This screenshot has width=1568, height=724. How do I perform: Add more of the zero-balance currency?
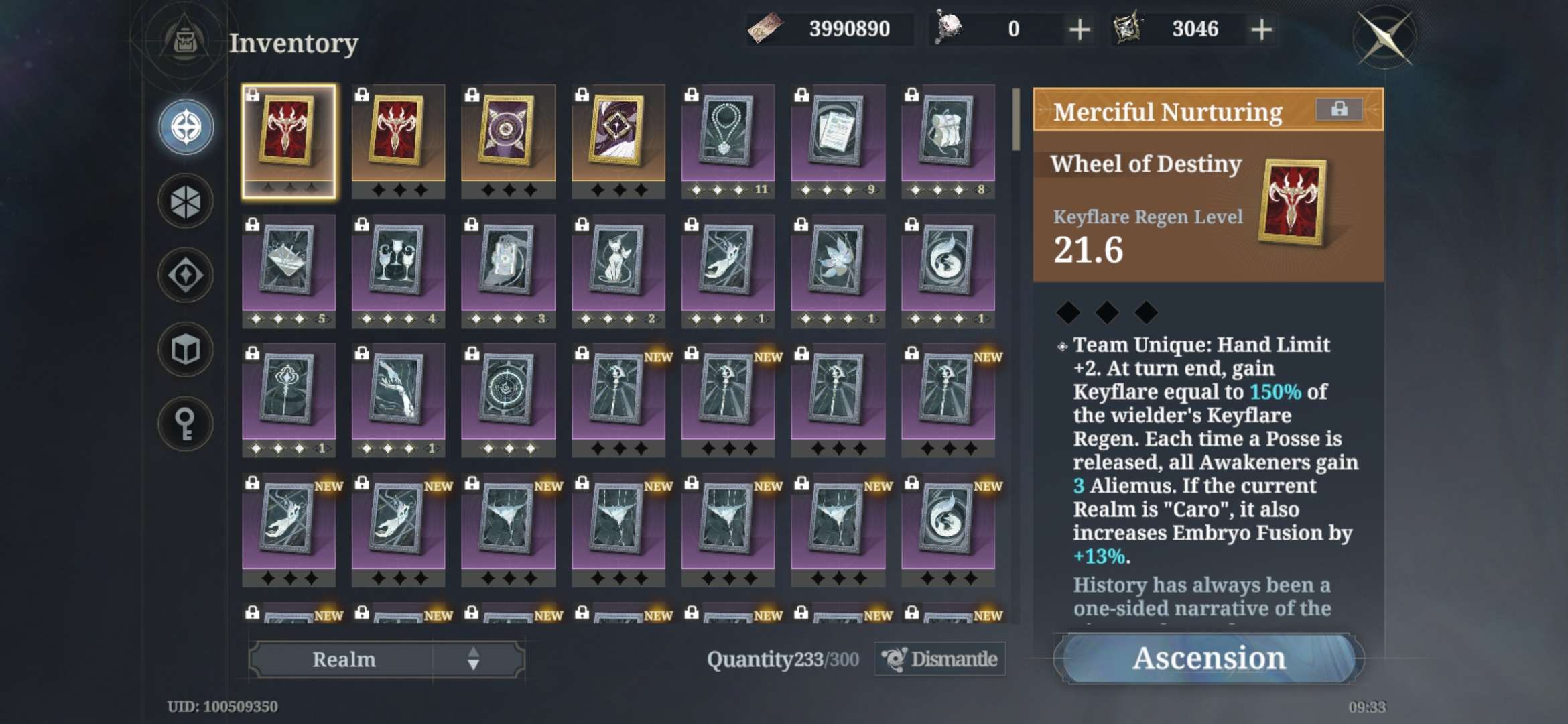(1080, 29)
